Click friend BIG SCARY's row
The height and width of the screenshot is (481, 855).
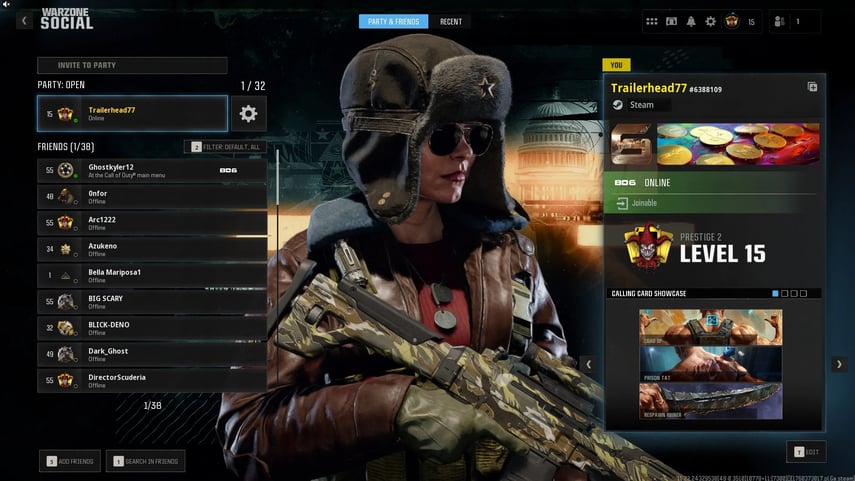click(x=152, y=301)
